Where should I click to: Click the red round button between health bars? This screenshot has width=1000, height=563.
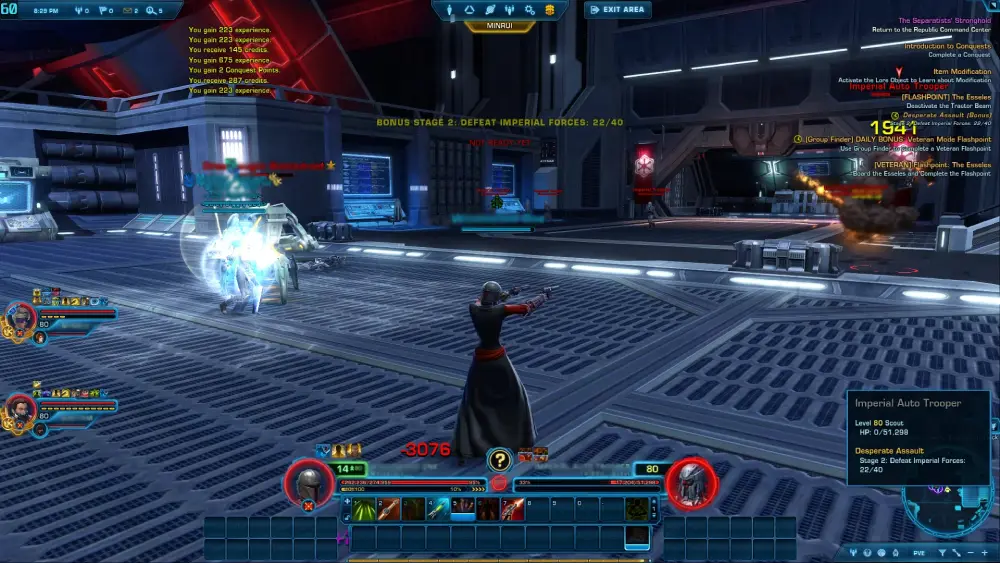tap(500, 484)
